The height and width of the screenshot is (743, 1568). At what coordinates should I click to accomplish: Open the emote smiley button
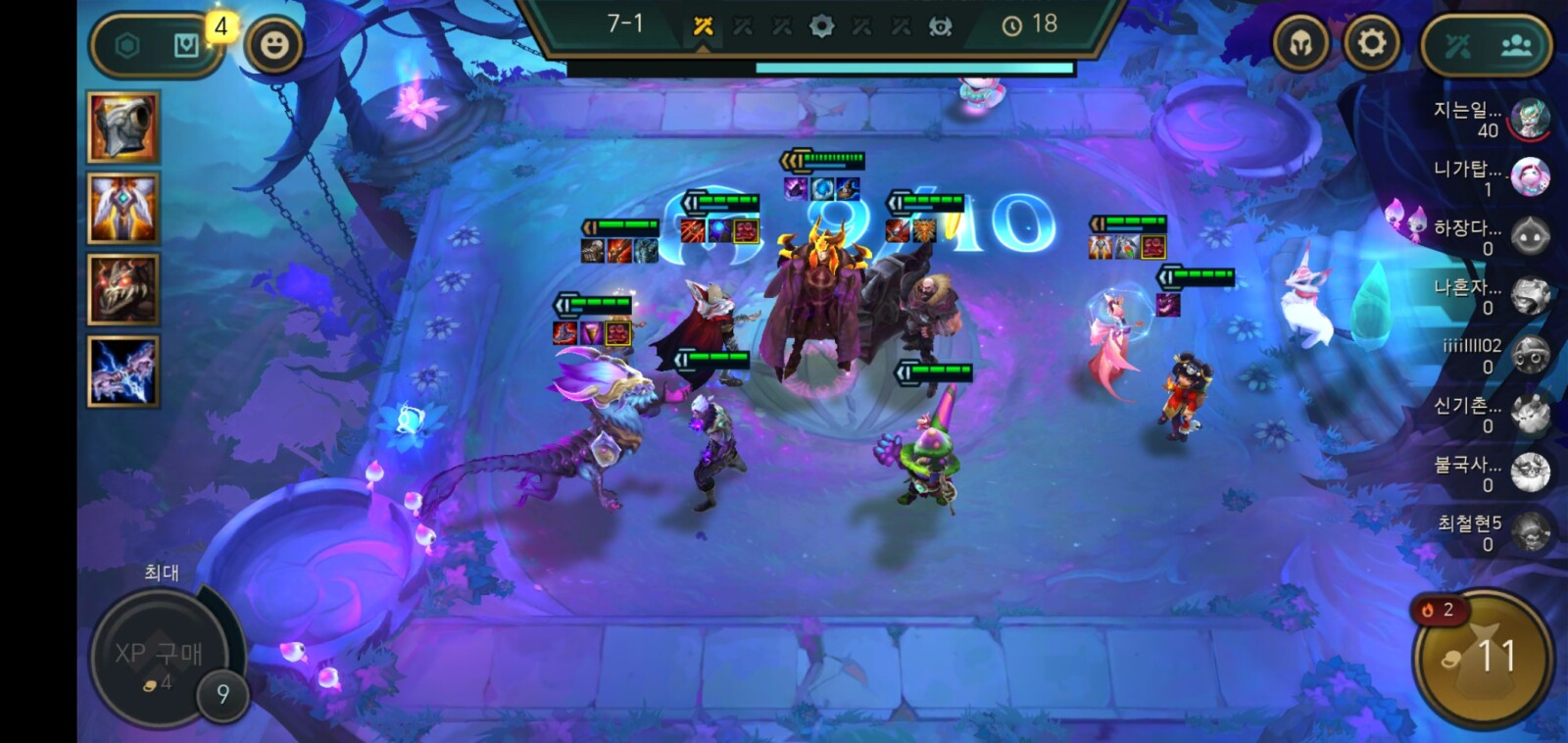[273, 45]
